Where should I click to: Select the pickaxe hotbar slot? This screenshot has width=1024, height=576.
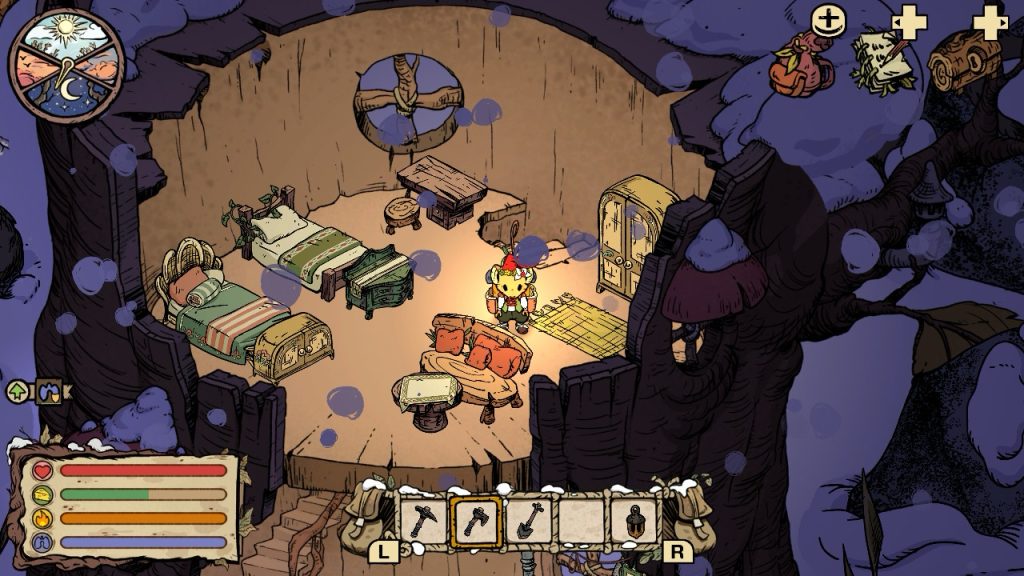[x=424, y=521]
